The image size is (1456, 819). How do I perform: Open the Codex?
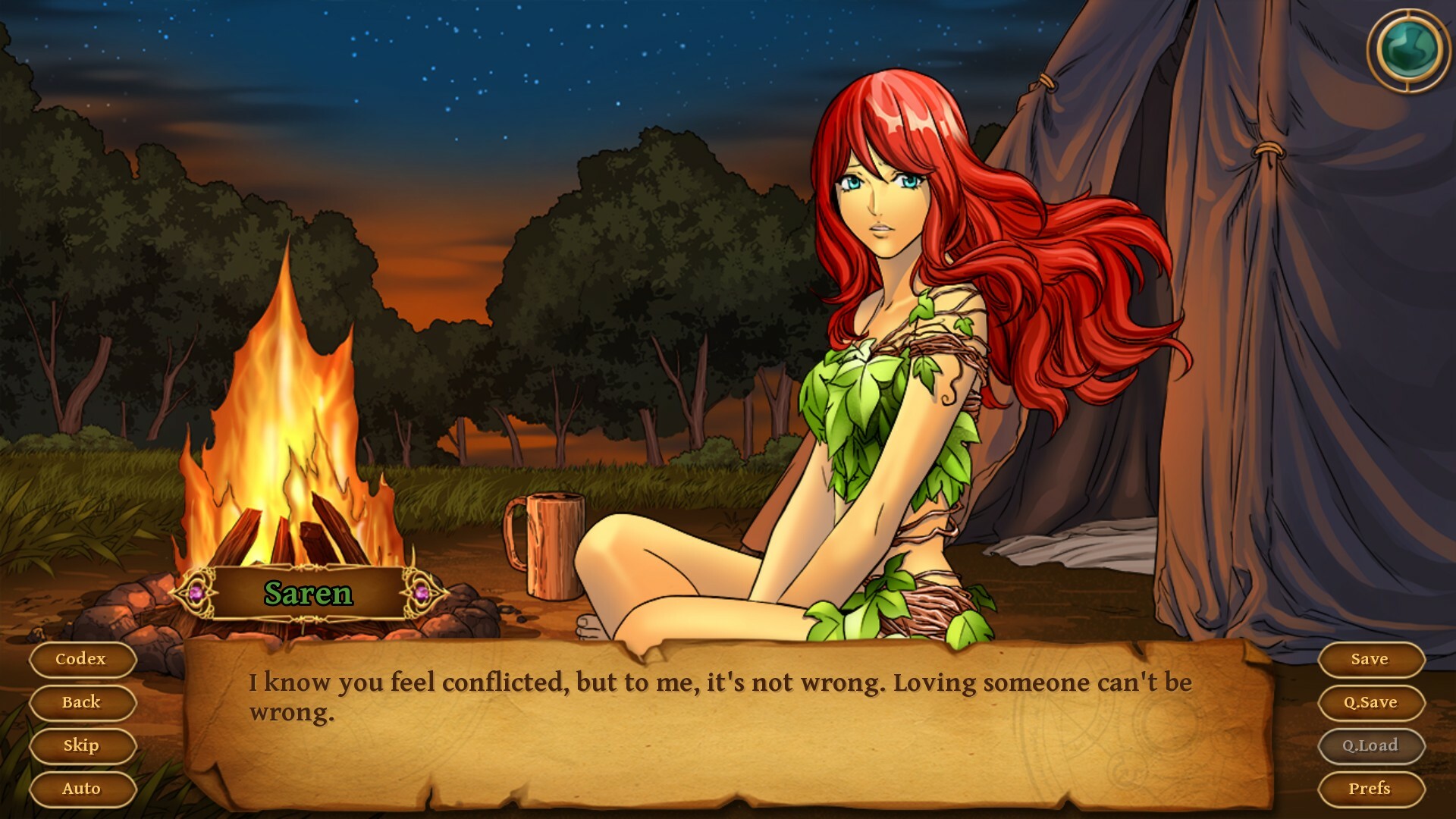pyautogui.click(x=82, y=659)
